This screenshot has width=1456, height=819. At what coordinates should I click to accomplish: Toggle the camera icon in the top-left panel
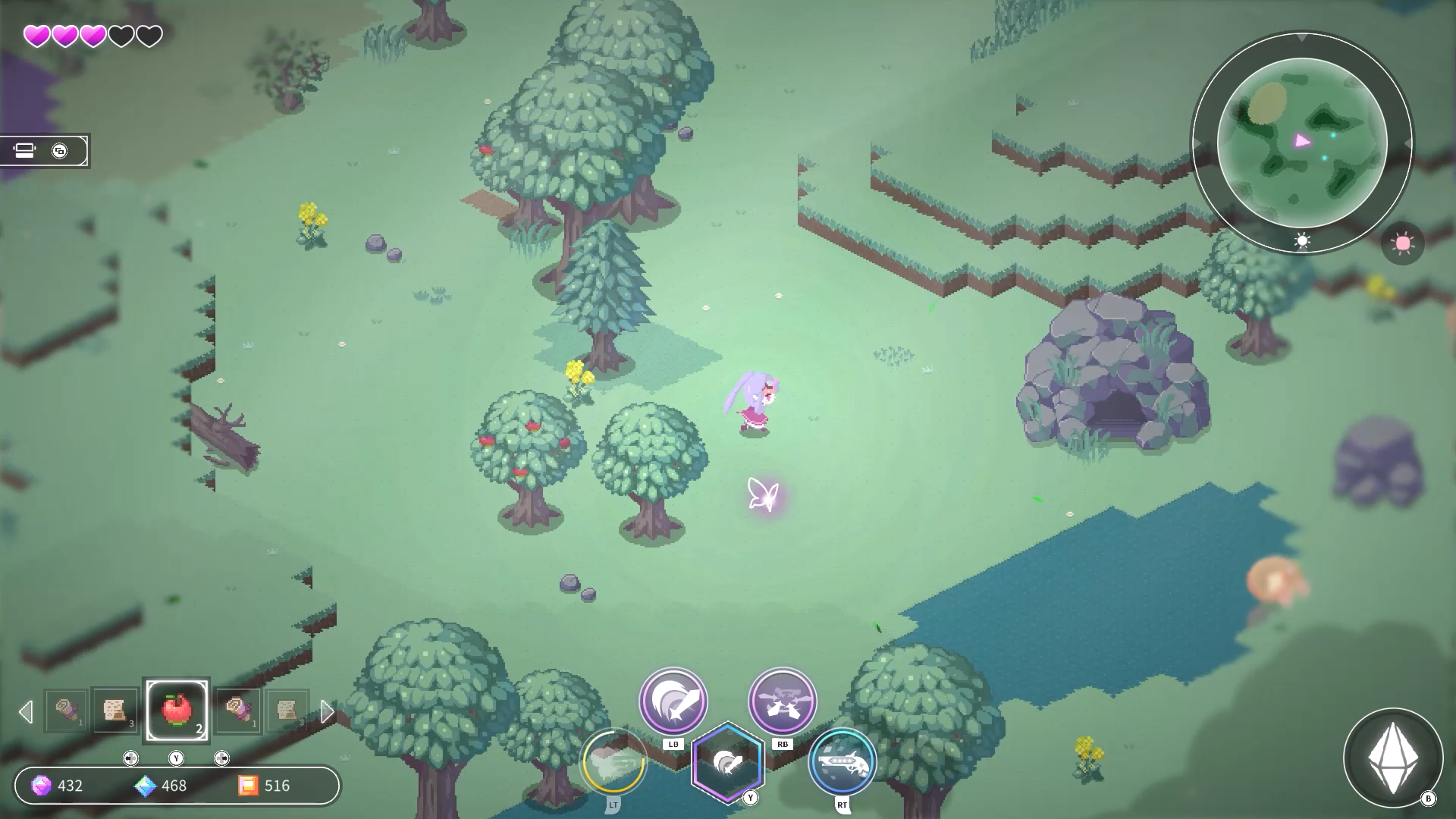25,150
